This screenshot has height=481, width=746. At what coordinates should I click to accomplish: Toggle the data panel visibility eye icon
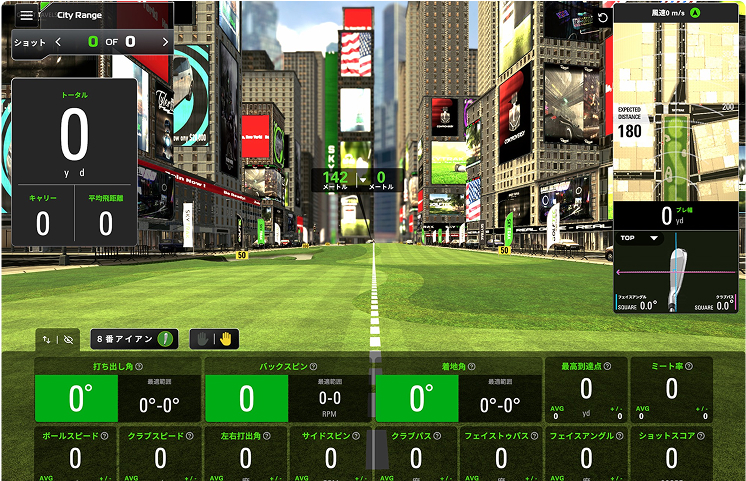click(68, 340)
